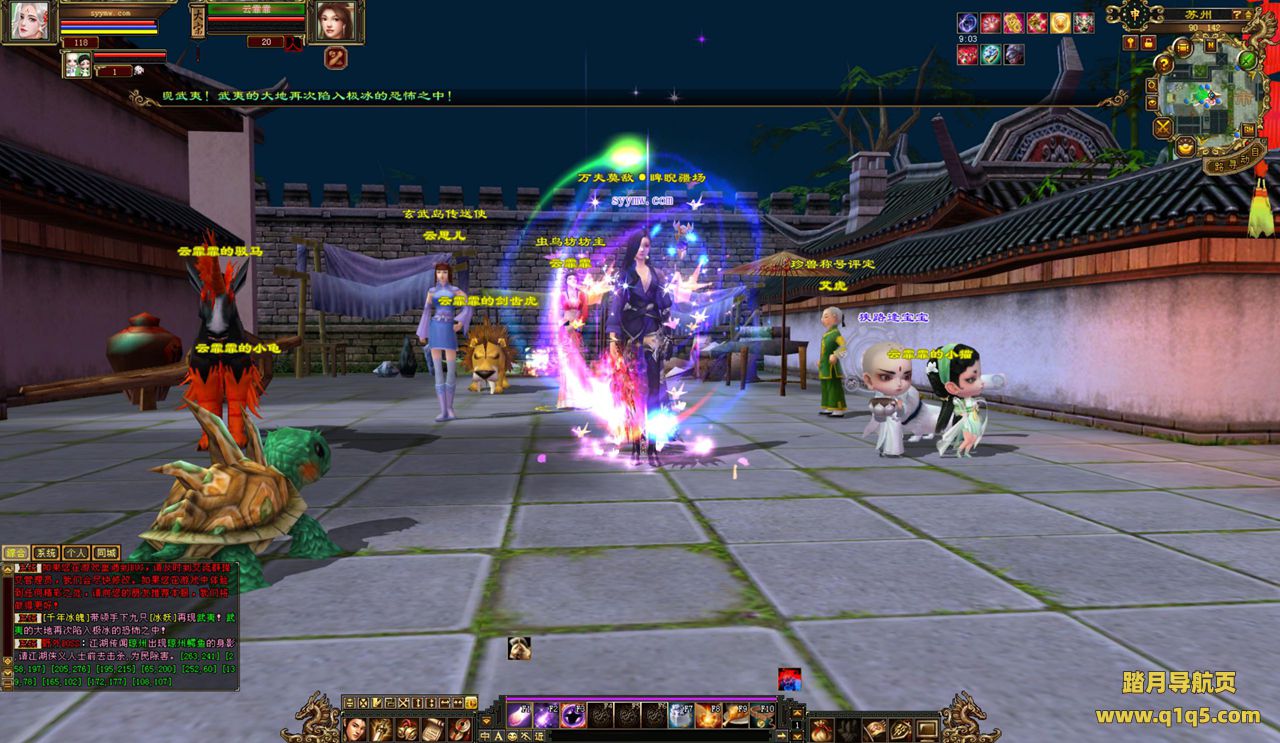The width and height of the screenshot is (1280, 743).
Task: Open the pet portrait frame
Action: pos(77,65)
